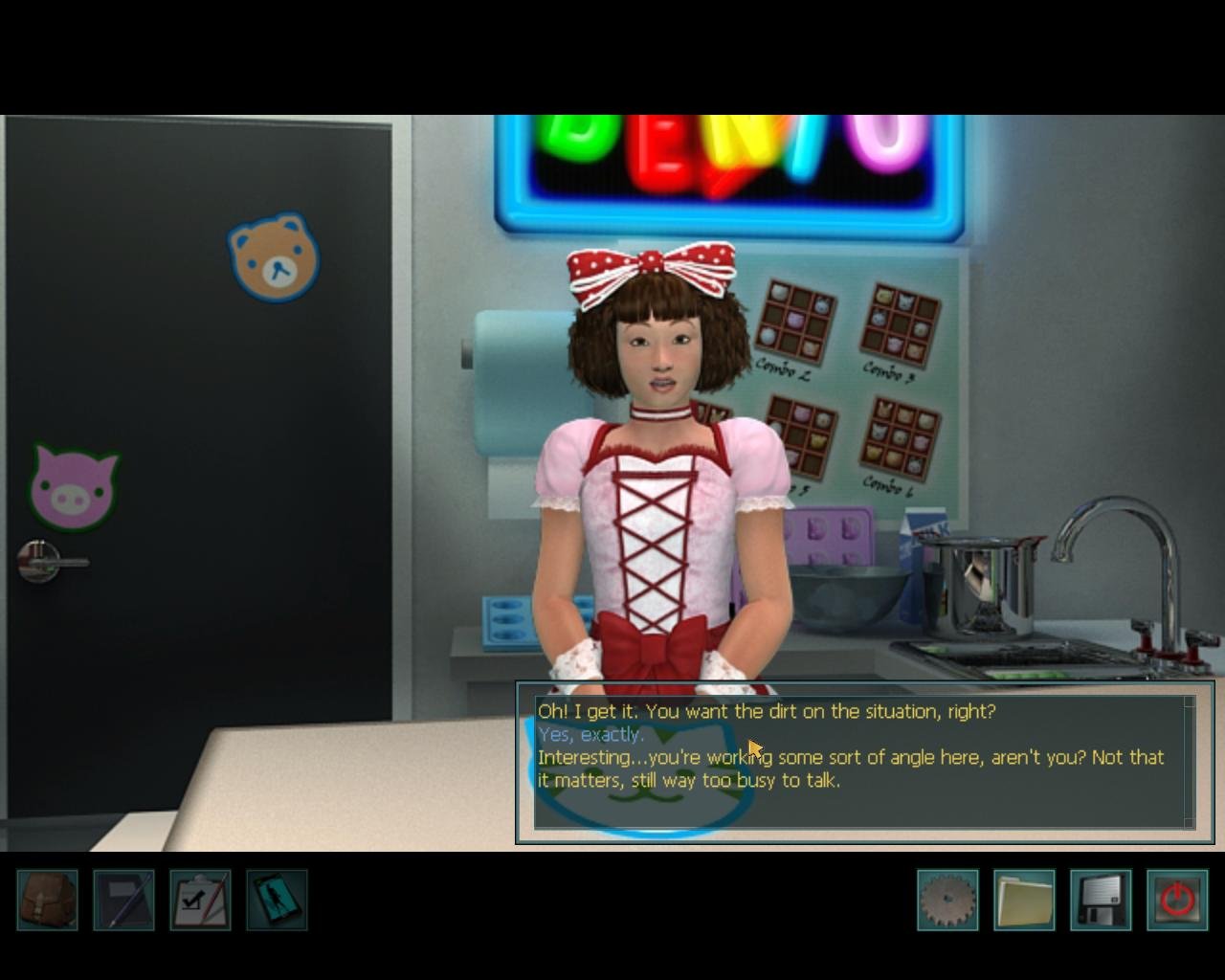Click the dialogue box's scroll-down arrow

click(x=1190, y=821)
